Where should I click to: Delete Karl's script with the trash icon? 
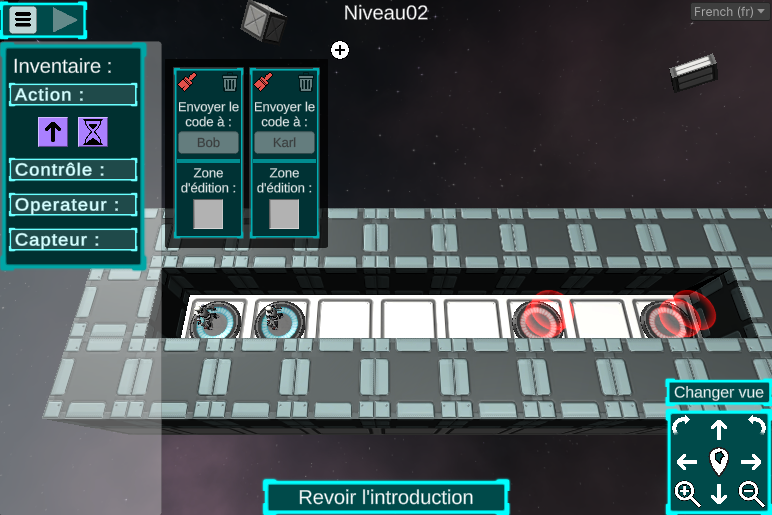click(306, 83)
